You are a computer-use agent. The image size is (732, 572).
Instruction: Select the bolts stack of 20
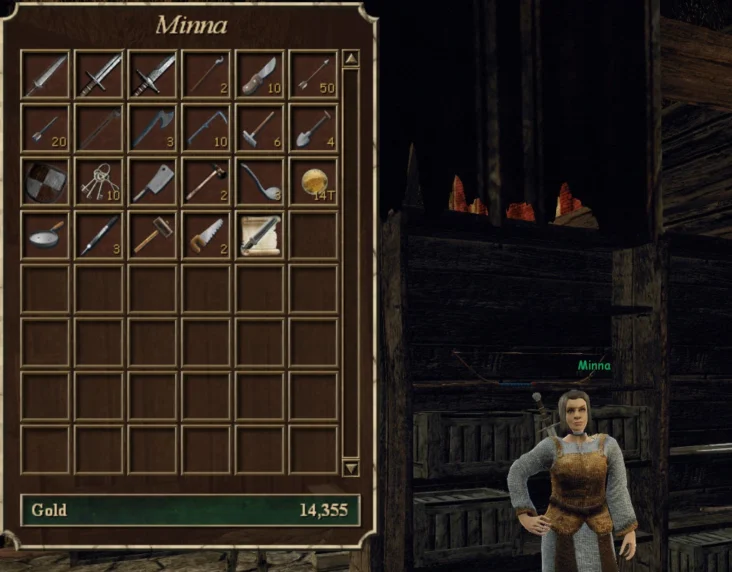click(45, 128)
